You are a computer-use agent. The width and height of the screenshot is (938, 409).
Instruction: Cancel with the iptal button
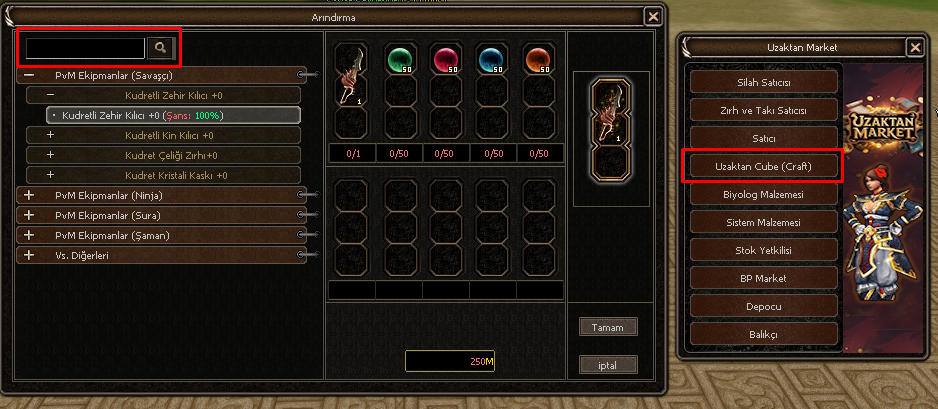tap(608, 365)
